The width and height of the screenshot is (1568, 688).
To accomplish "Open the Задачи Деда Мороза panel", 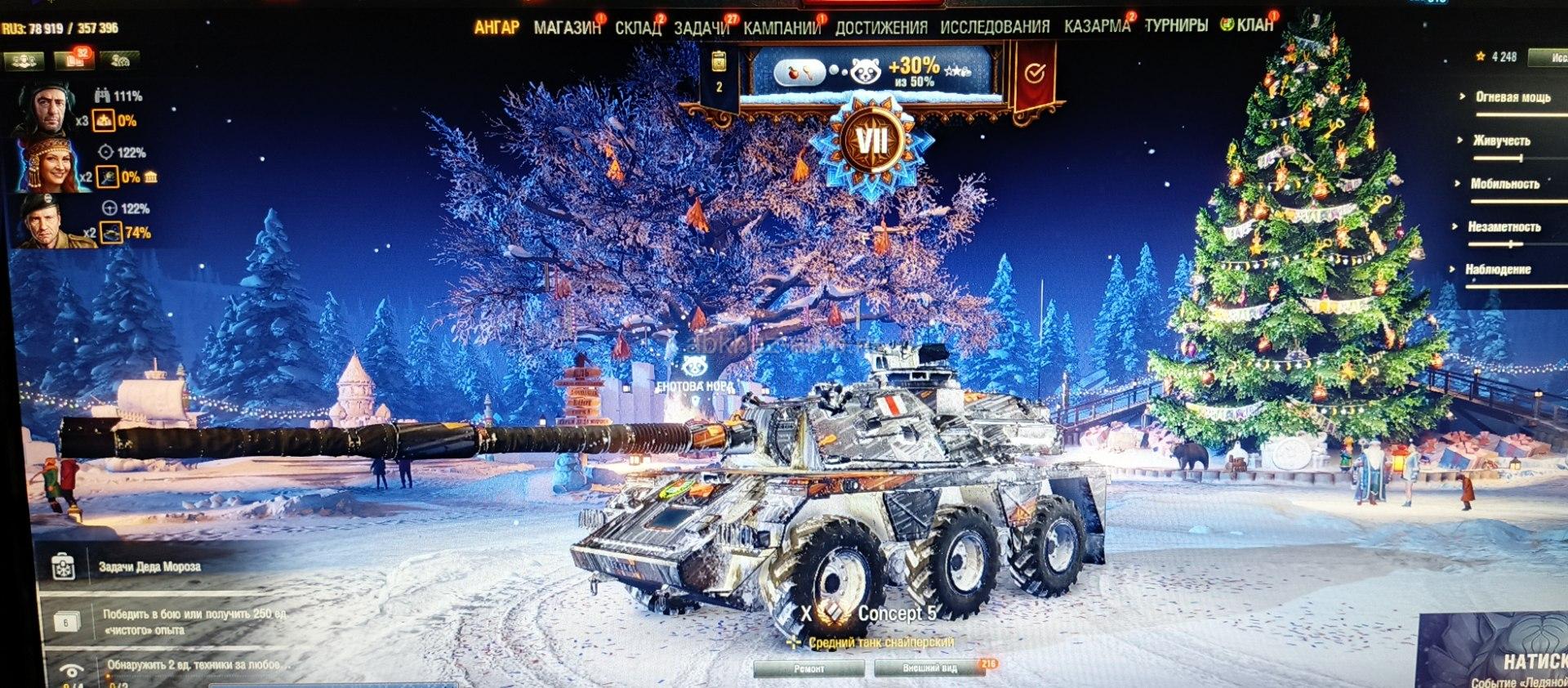I will coord(147,566).
